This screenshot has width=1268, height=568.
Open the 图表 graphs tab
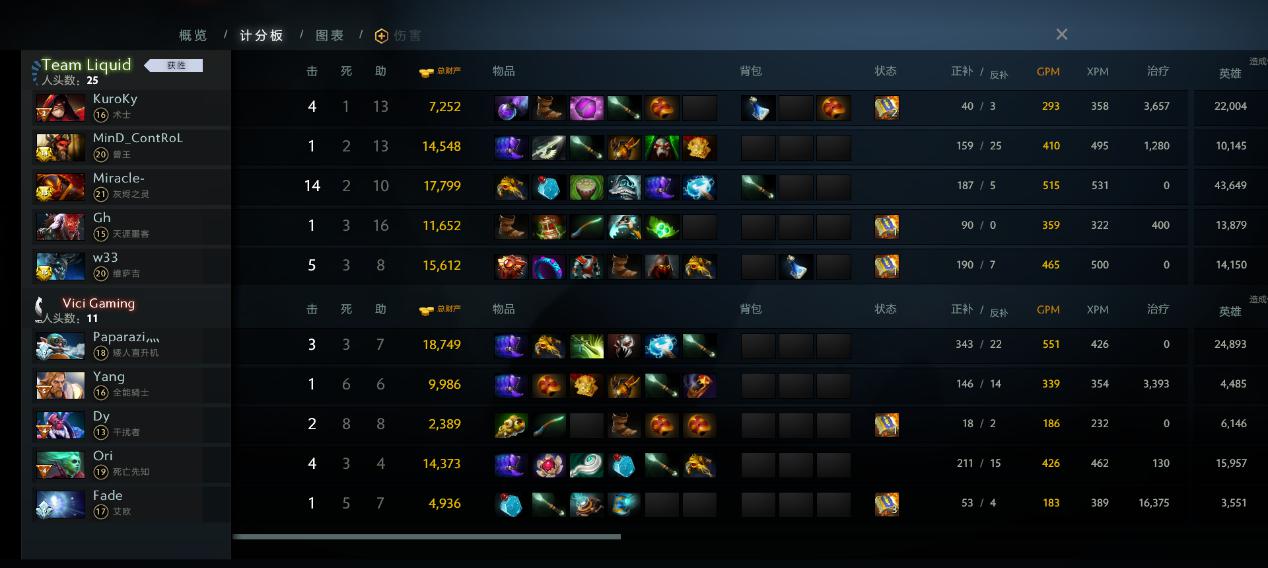pos(330,35)
